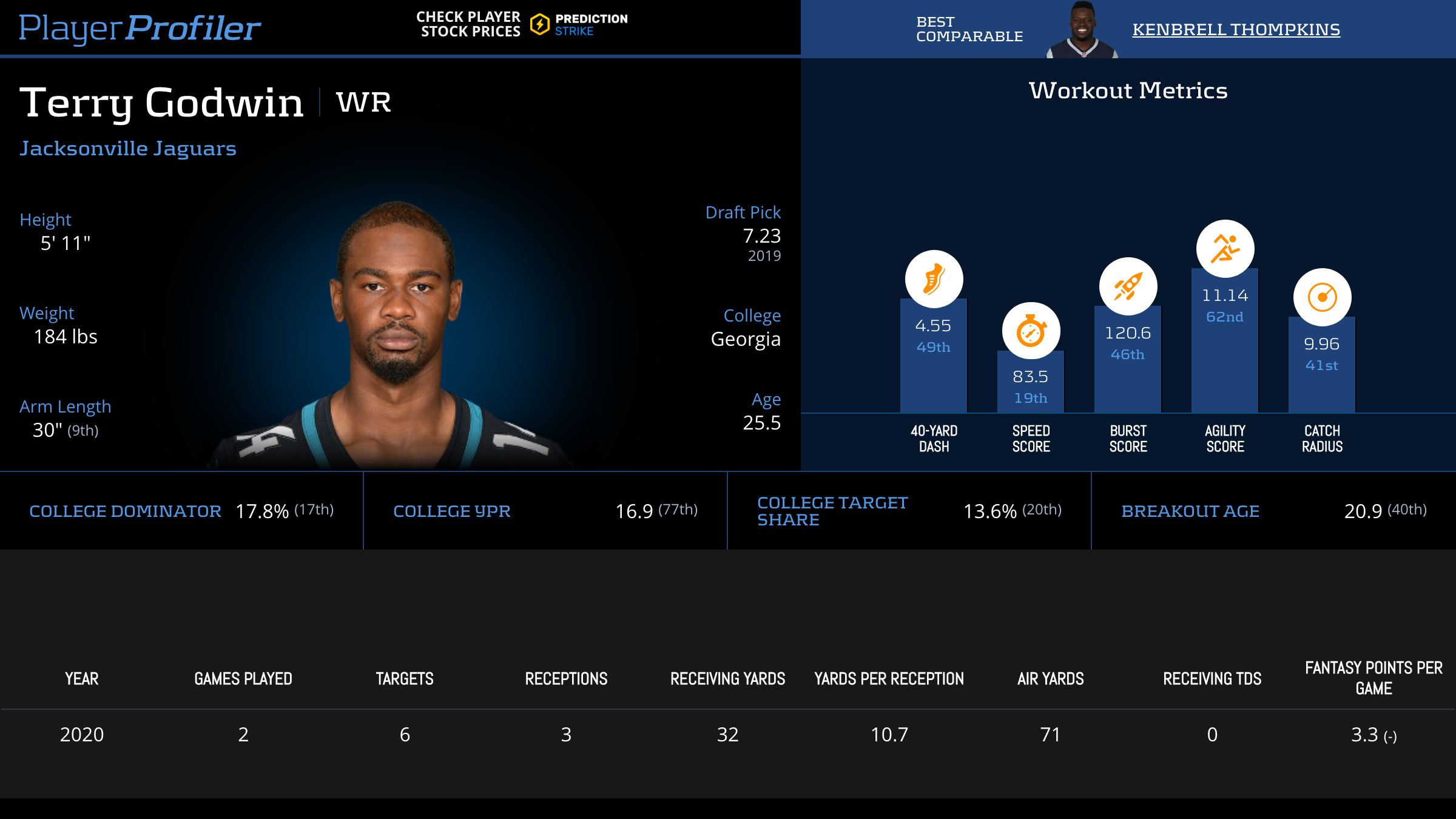Click the College Dominator label

tap(125, 511)
